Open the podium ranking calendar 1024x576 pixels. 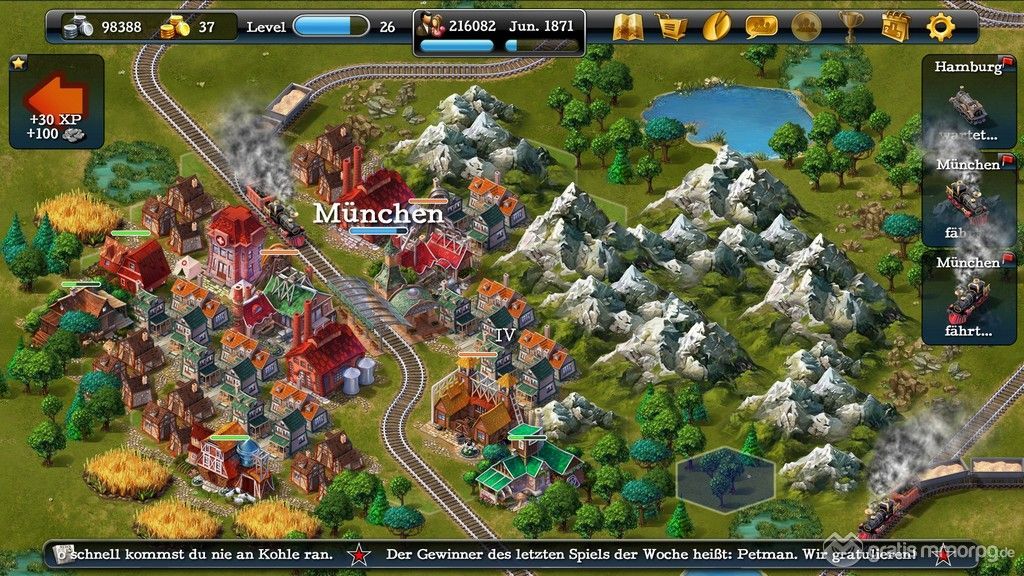[895, 26]
